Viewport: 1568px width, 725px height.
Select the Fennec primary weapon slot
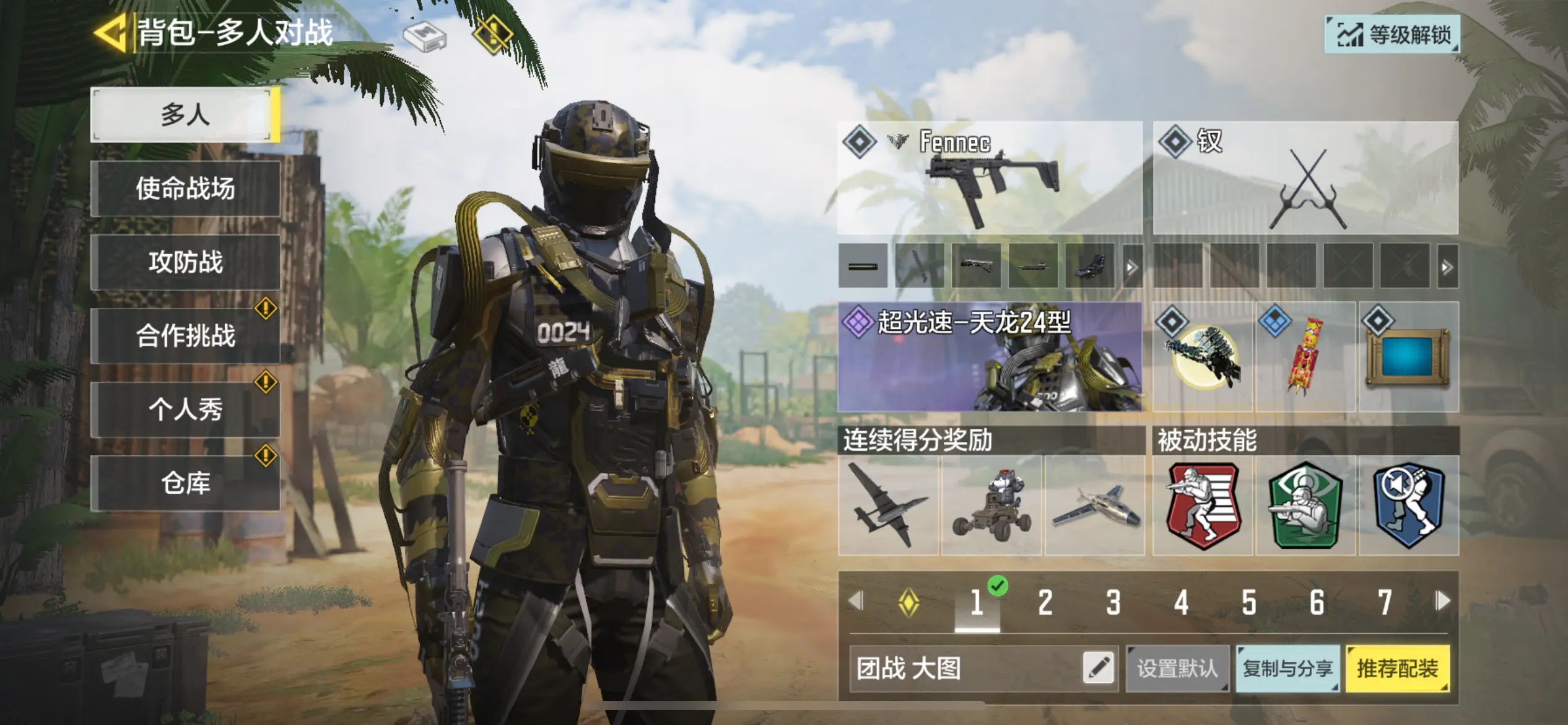pos(990,178)
